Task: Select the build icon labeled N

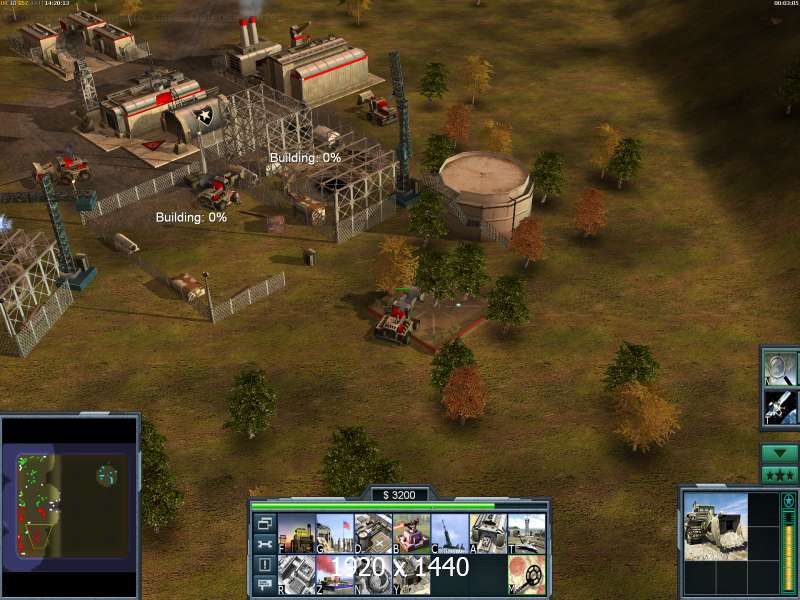Action: (x=373, y=574)
